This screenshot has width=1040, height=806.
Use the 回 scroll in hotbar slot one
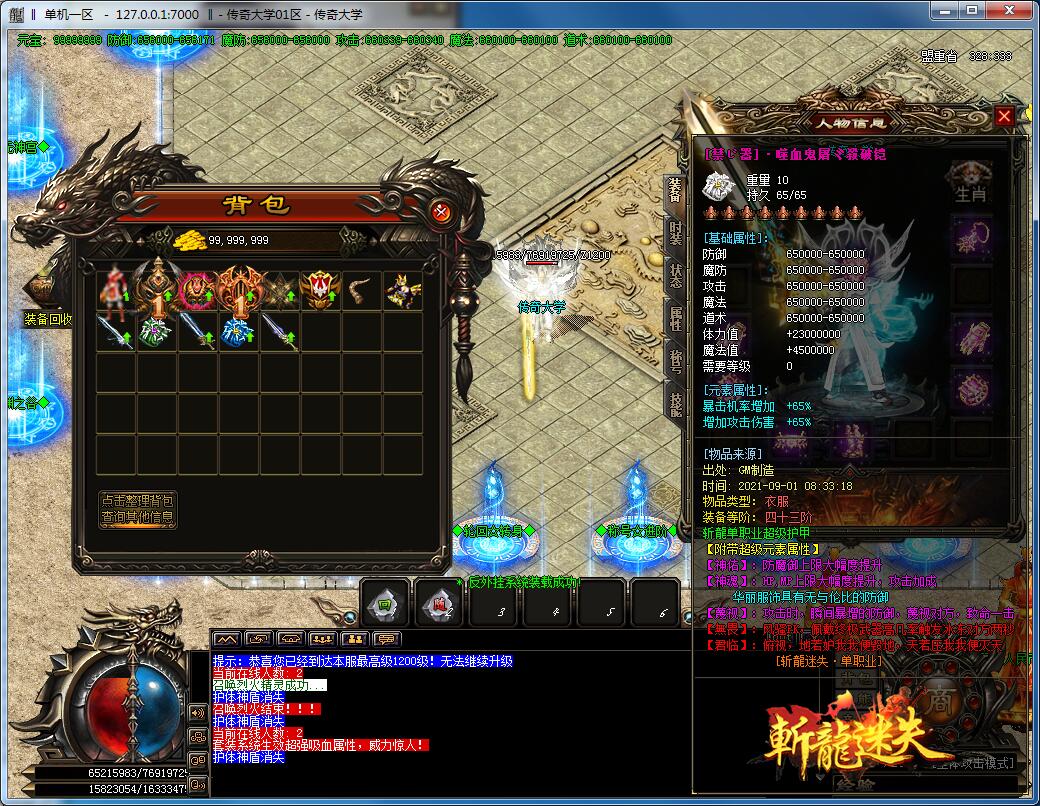pos(385,605)
